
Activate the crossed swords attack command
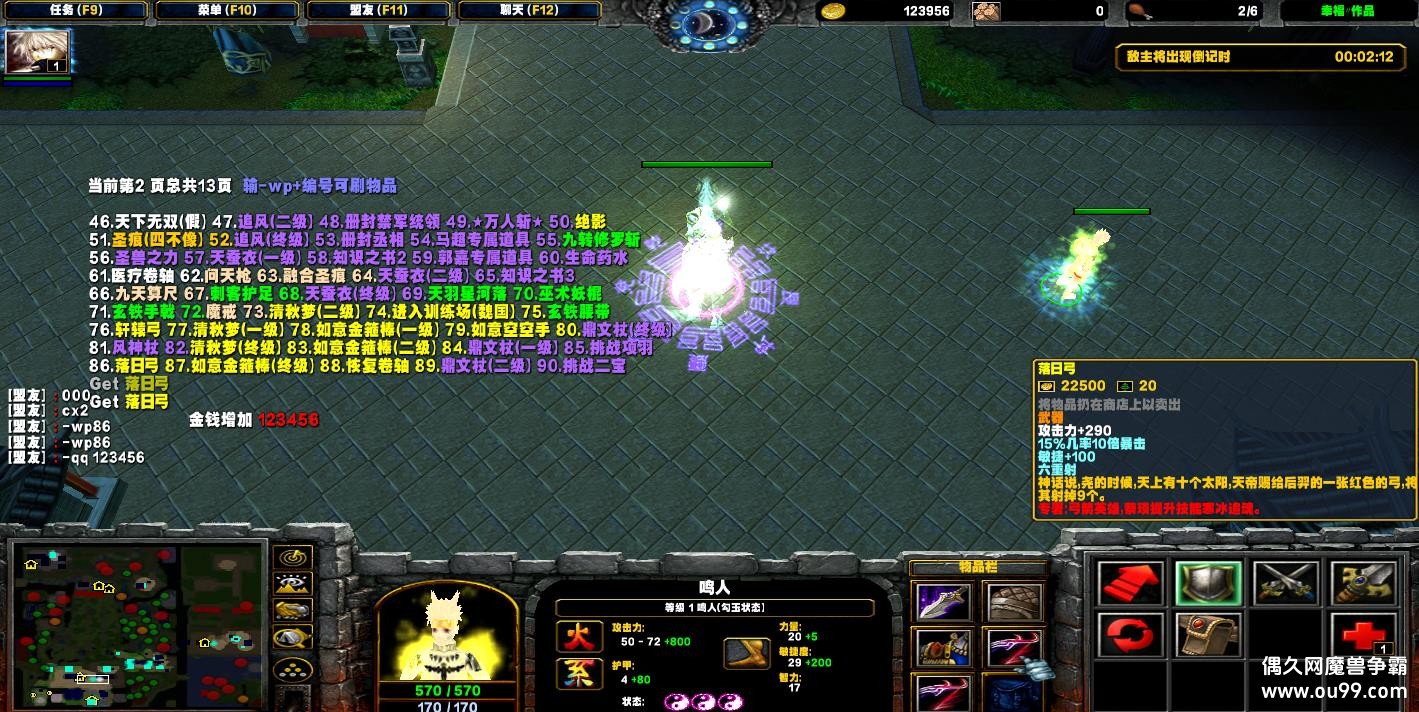(1285, 583)
